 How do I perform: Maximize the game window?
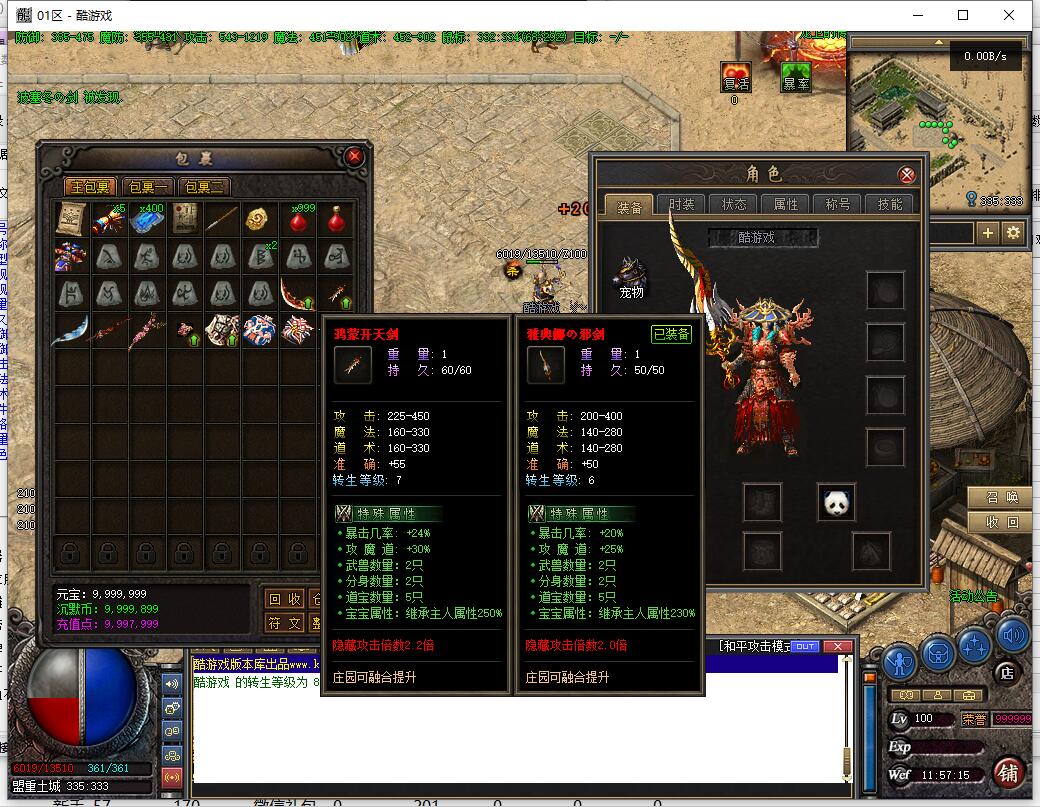tap(963, 15)
